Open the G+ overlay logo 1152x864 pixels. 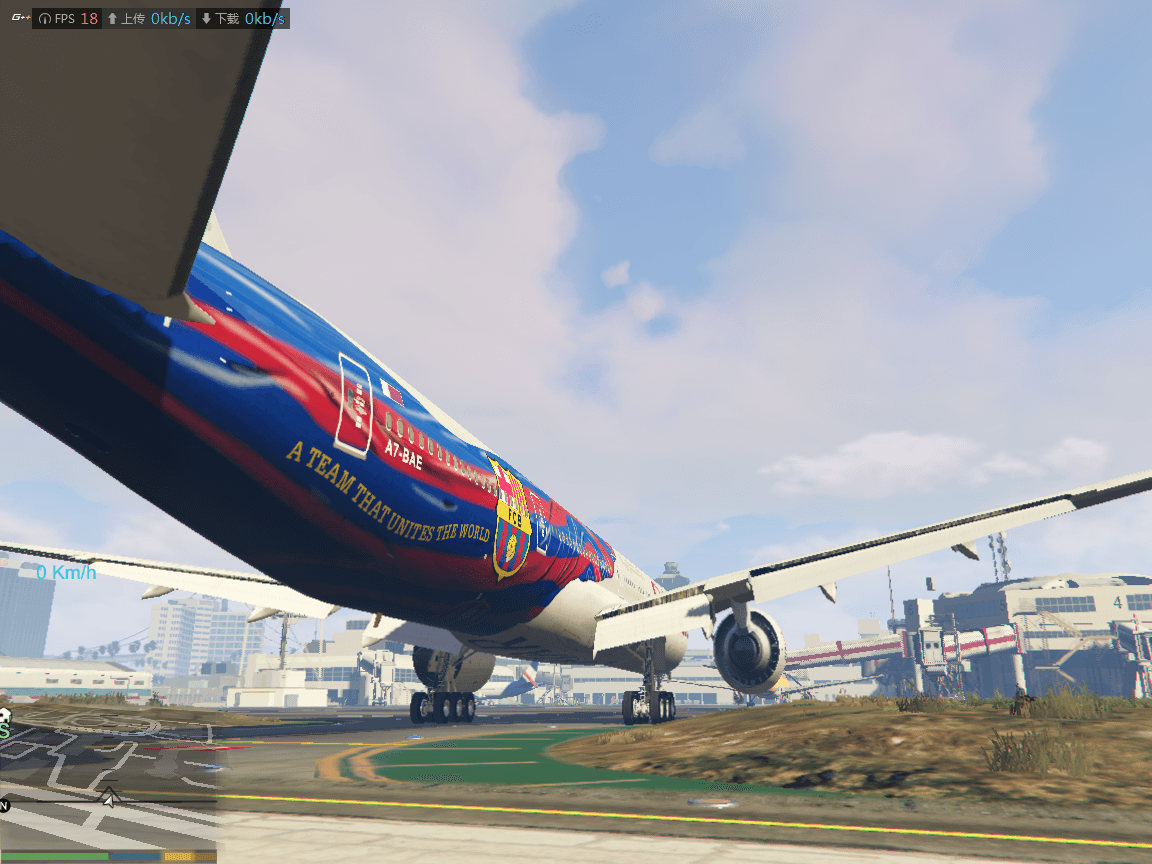18,18
